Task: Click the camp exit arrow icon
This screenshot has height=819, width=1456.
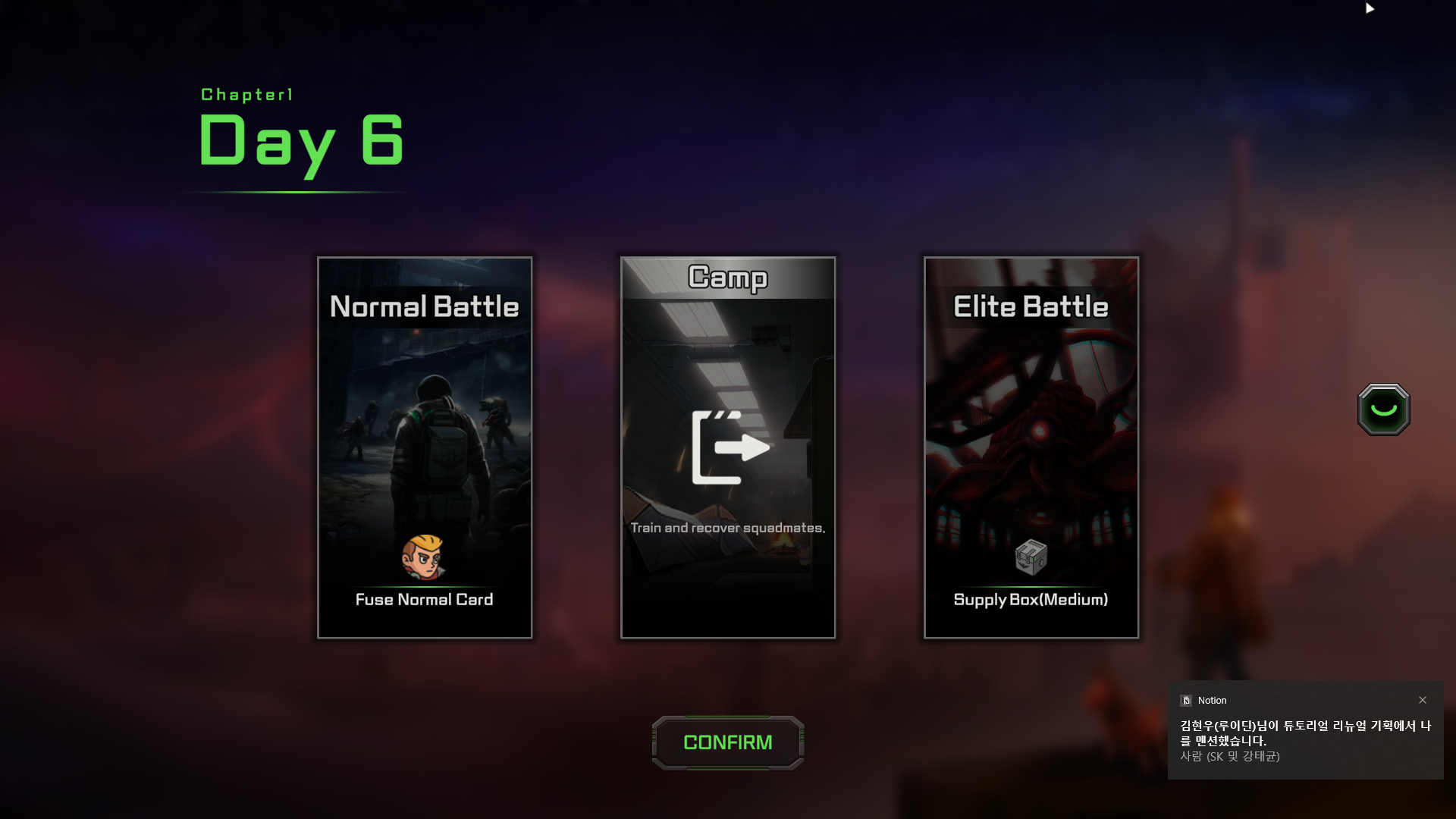Action: pos(728,447)
